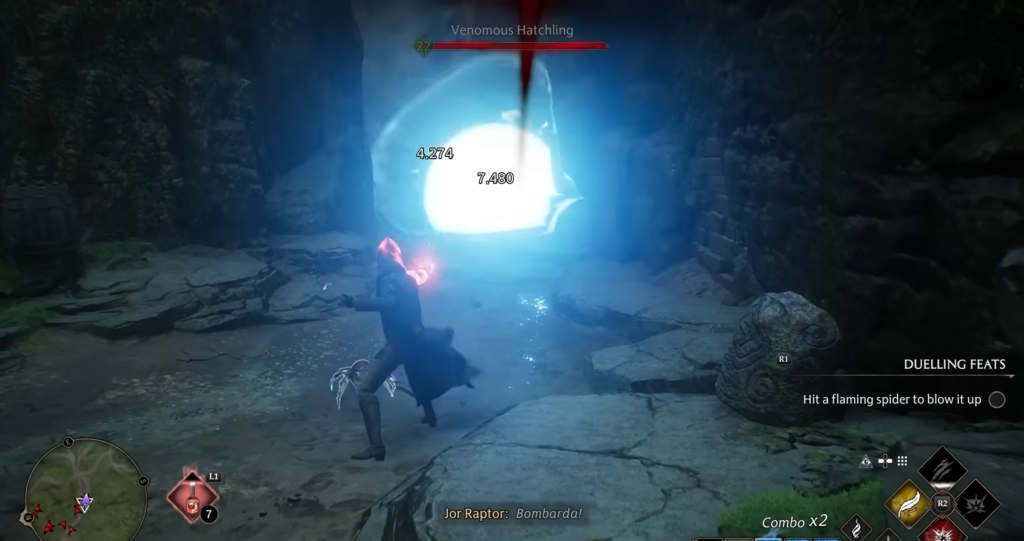Select the d-pad spell set switcher icon
The image size is (1024, 541).
884,461
